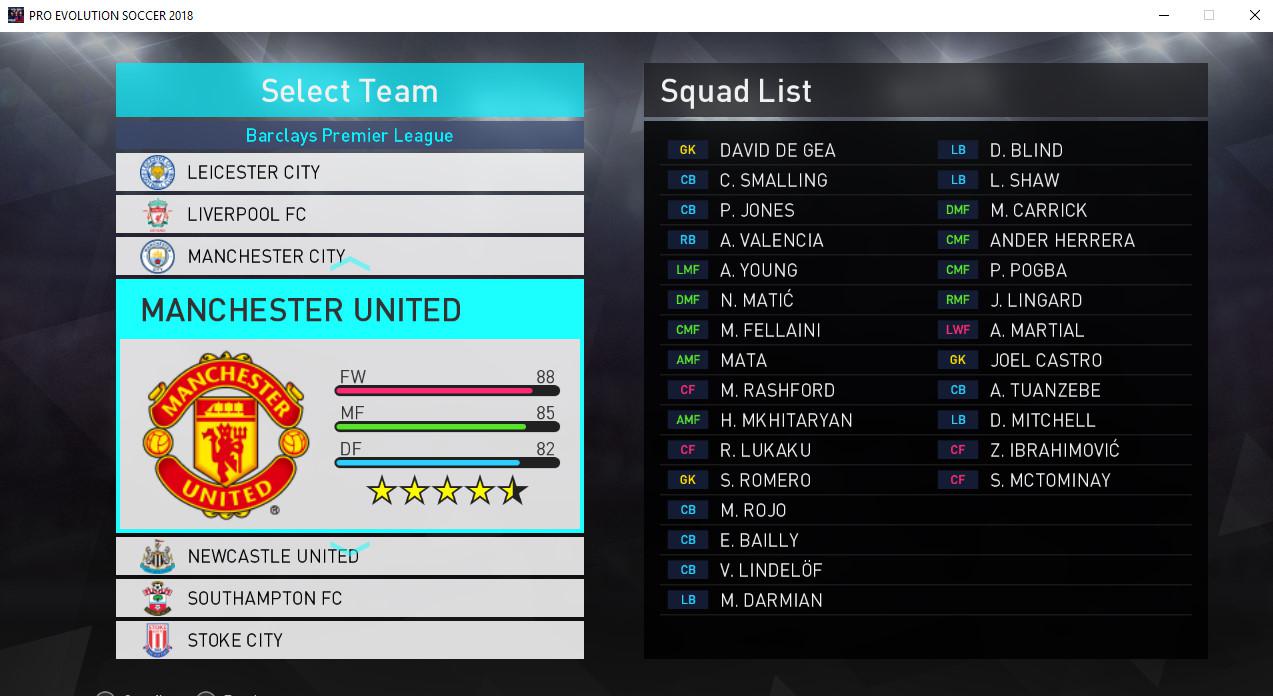
Task: Click the up arrow above Manchester United
Action: [x=350, y=266]
